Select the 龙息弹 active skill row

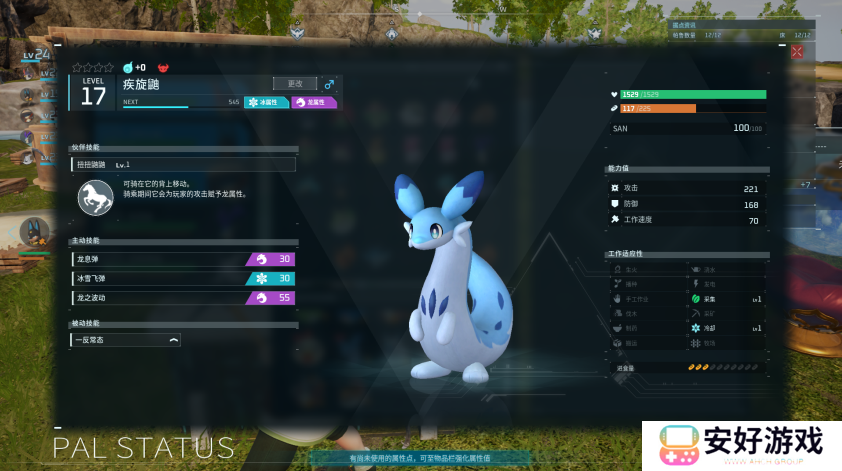coord(184,259)
